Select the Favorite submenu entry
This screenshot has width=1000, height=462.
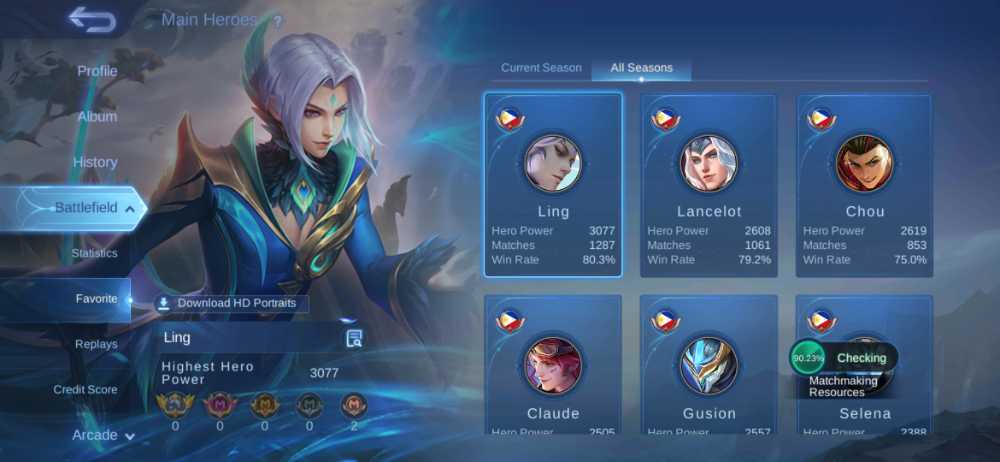(96, 299)
